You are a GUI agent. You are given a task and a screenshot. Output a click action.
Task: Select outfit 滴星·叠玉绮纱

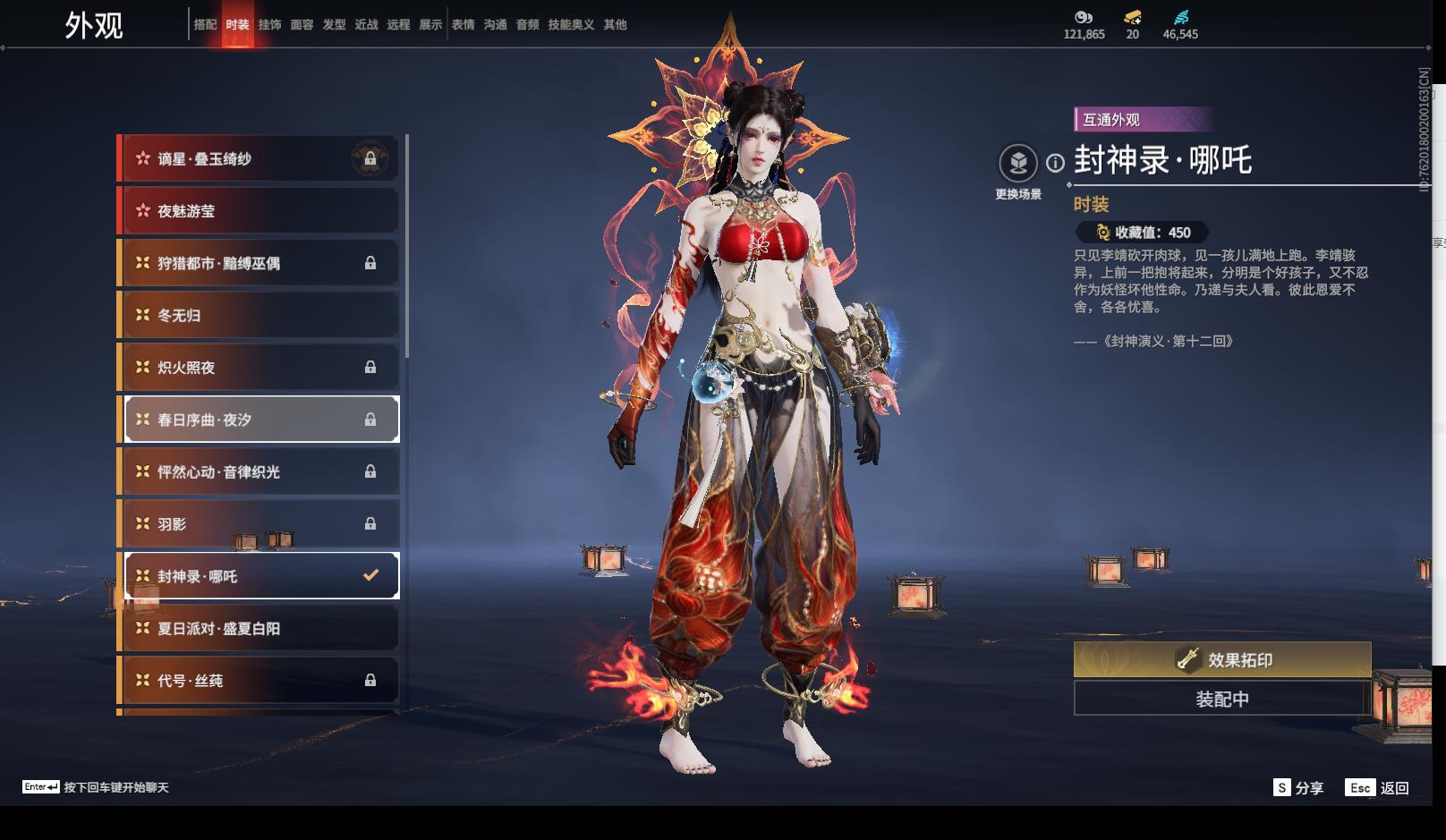point(259,159)
